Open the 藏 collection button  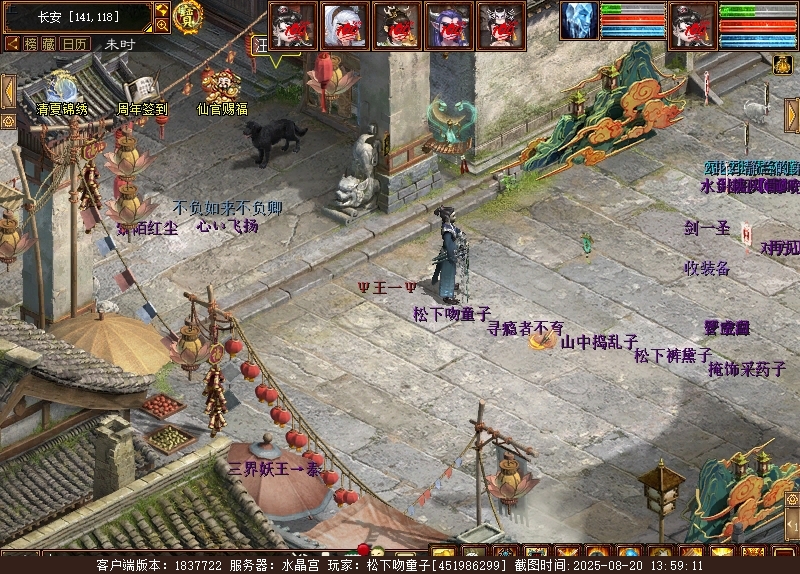pos(49,44)
